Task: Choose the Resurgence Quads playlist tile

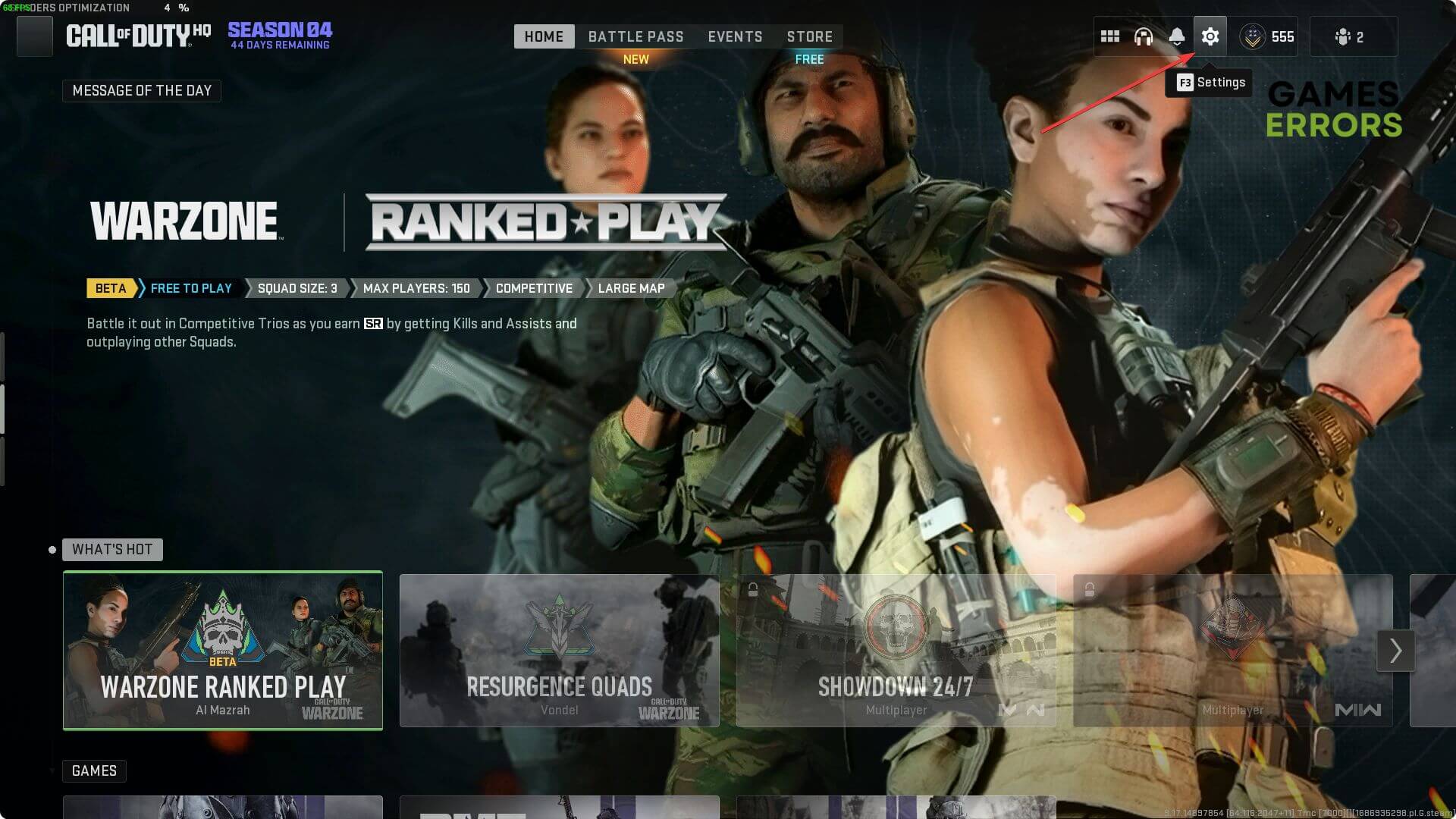Action: (x=559, y=650)
